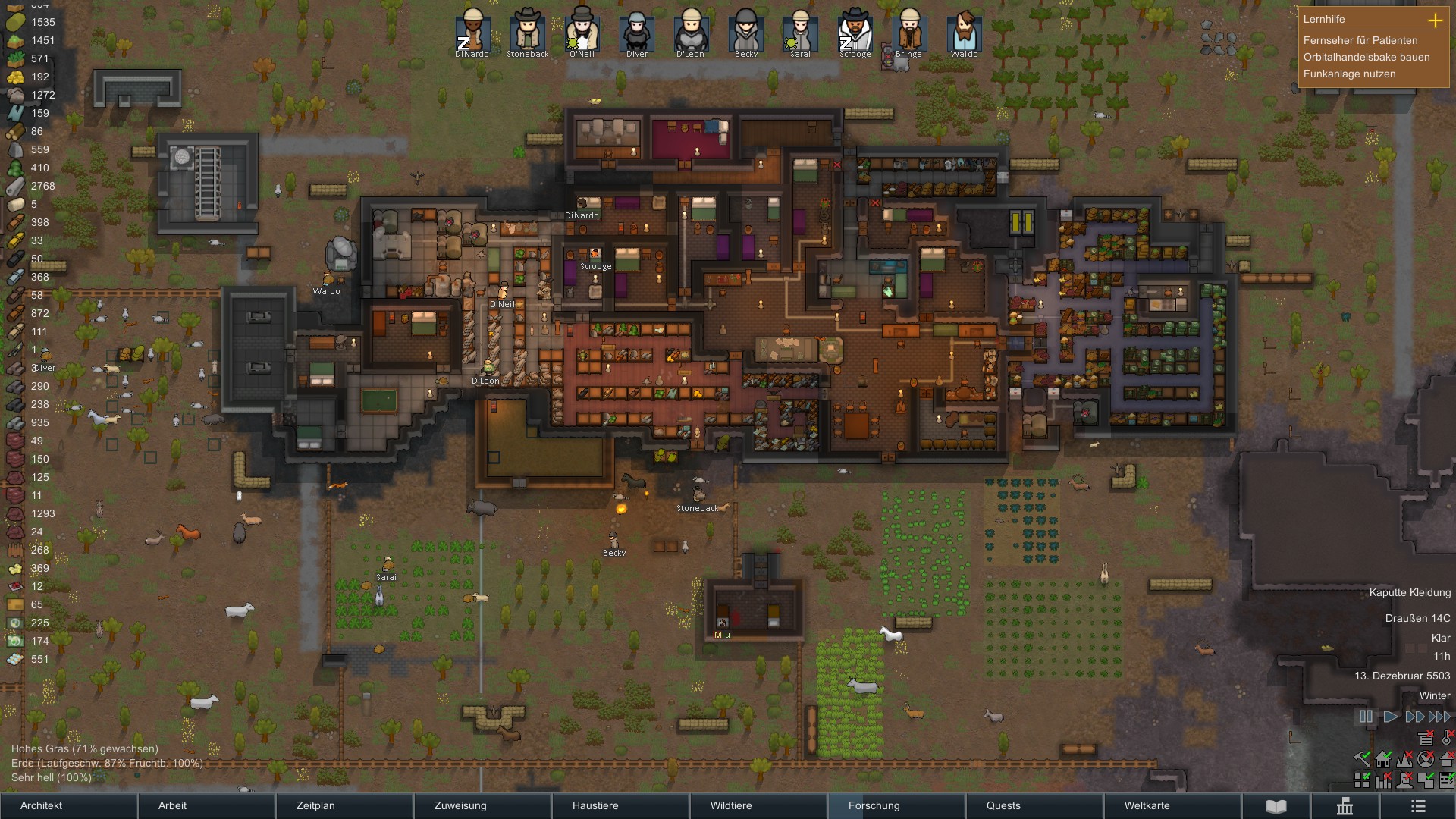Set game speed to normal play
1456x819 pixels.
pos(1391,717)
